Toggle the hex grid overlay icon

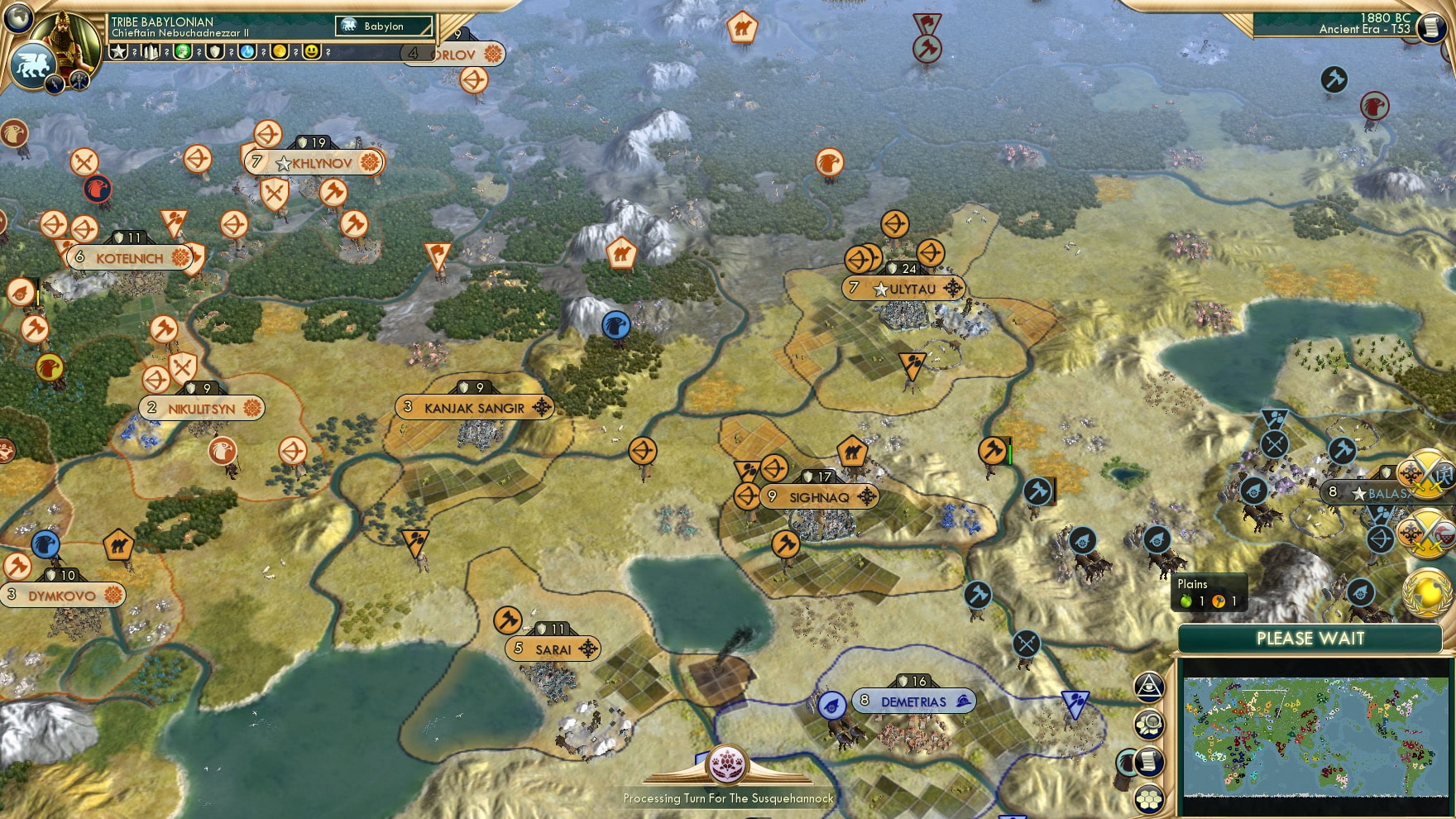[x=1148, y=797]
